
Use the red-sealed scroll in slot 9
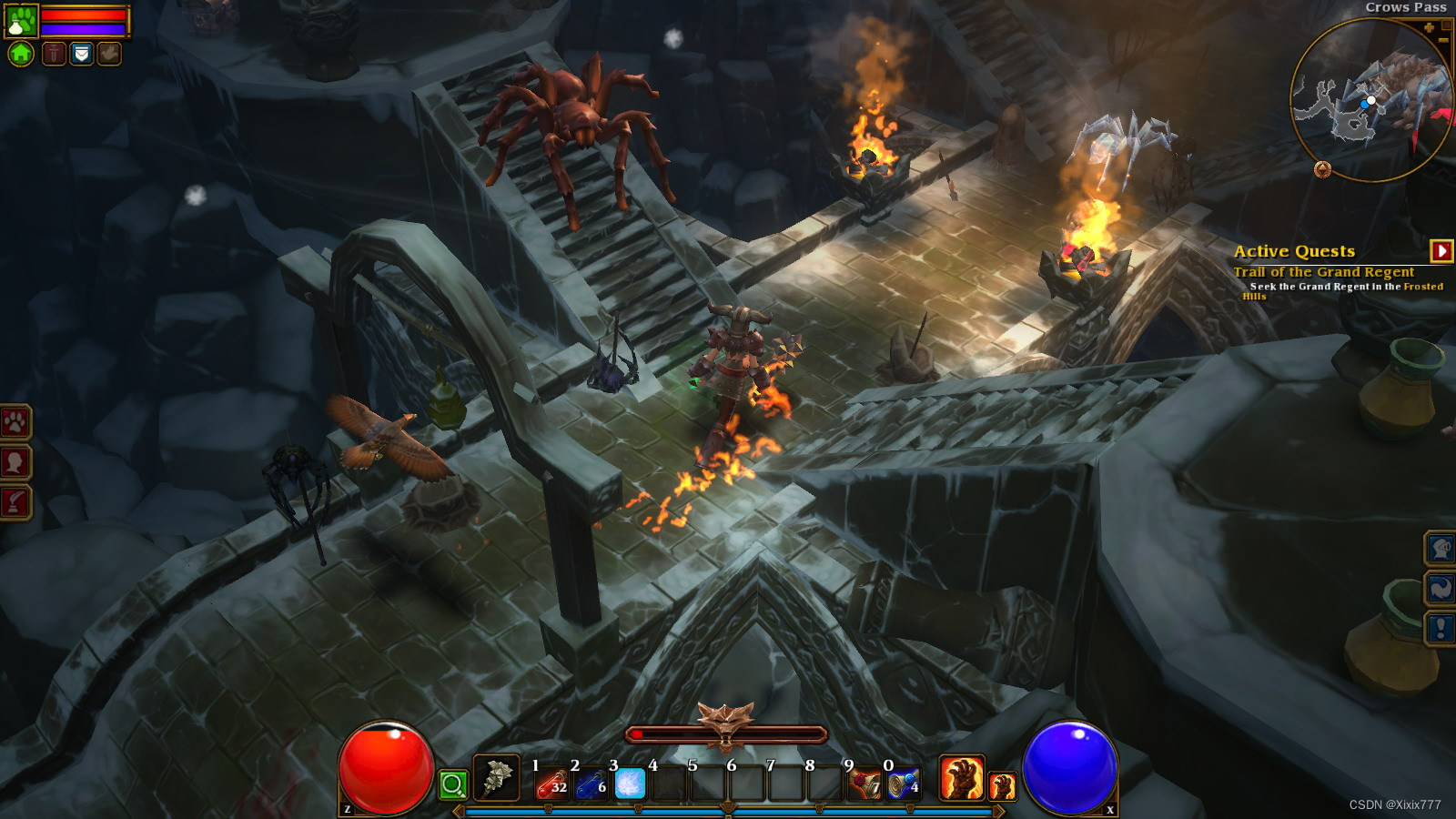865,784
